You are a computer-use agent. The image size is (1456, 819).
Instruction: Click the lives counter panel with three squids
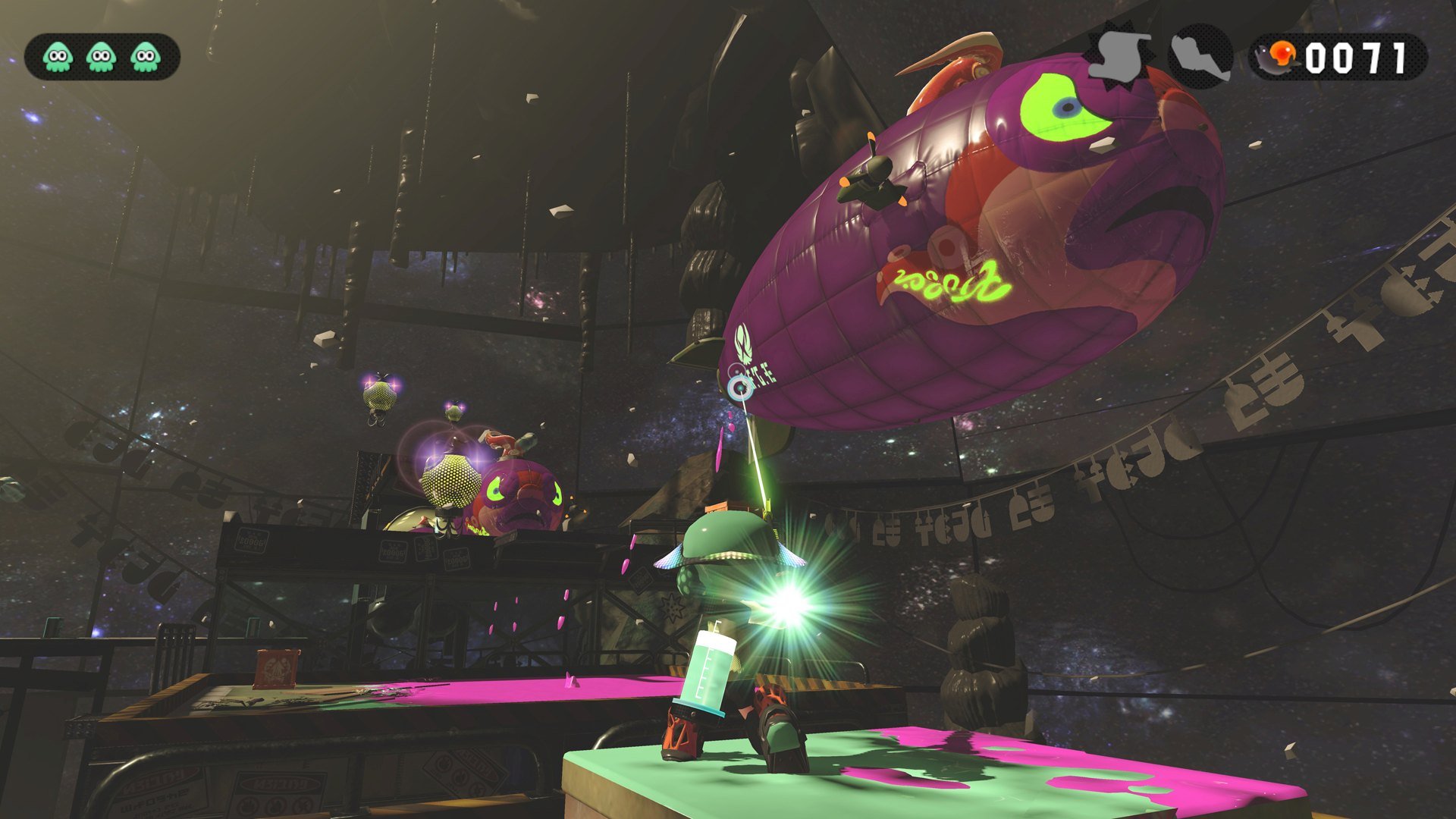click(x=101, y=55)
